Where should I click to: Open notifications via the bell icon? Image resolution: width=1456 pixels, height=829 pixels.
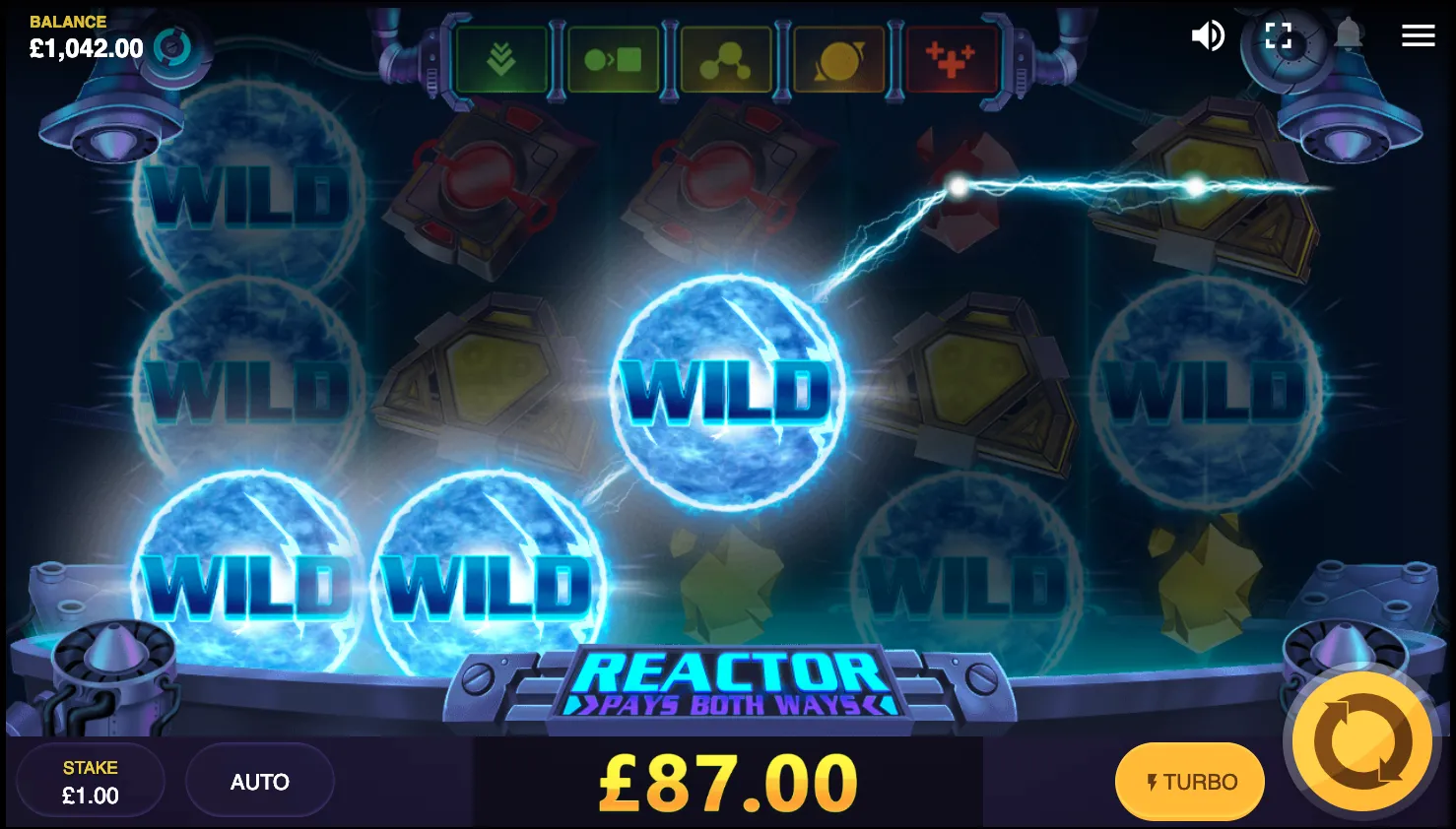(x=1348, y=35)
